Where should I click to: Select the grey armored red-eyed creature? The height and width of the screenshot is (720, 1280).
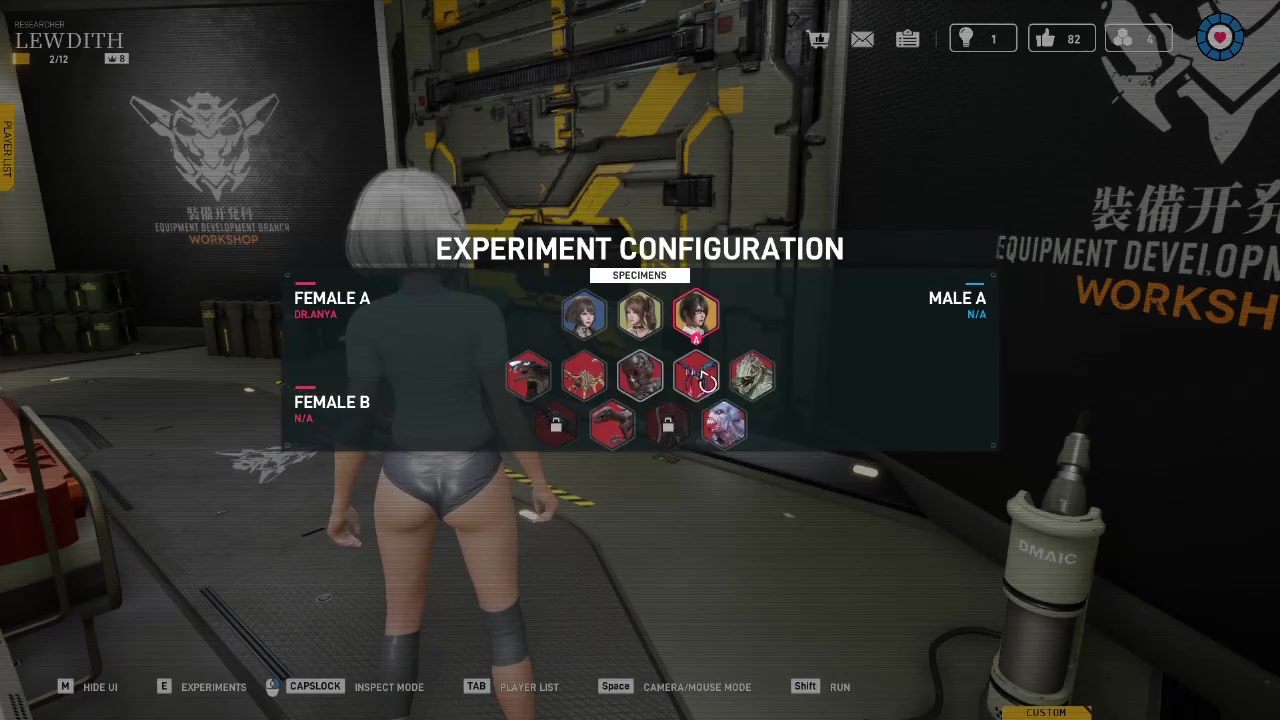tap(640, 377)
